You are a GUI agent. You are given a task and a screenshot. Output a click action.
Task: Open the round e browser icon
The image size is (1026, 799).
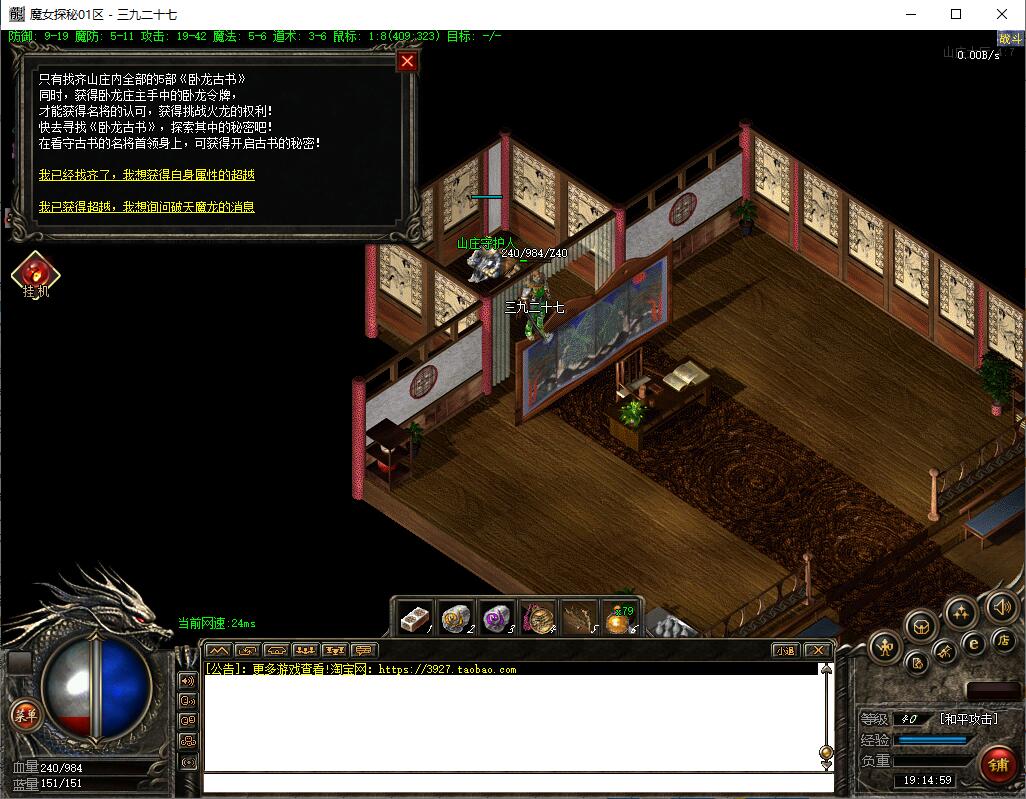coord(971,644)
